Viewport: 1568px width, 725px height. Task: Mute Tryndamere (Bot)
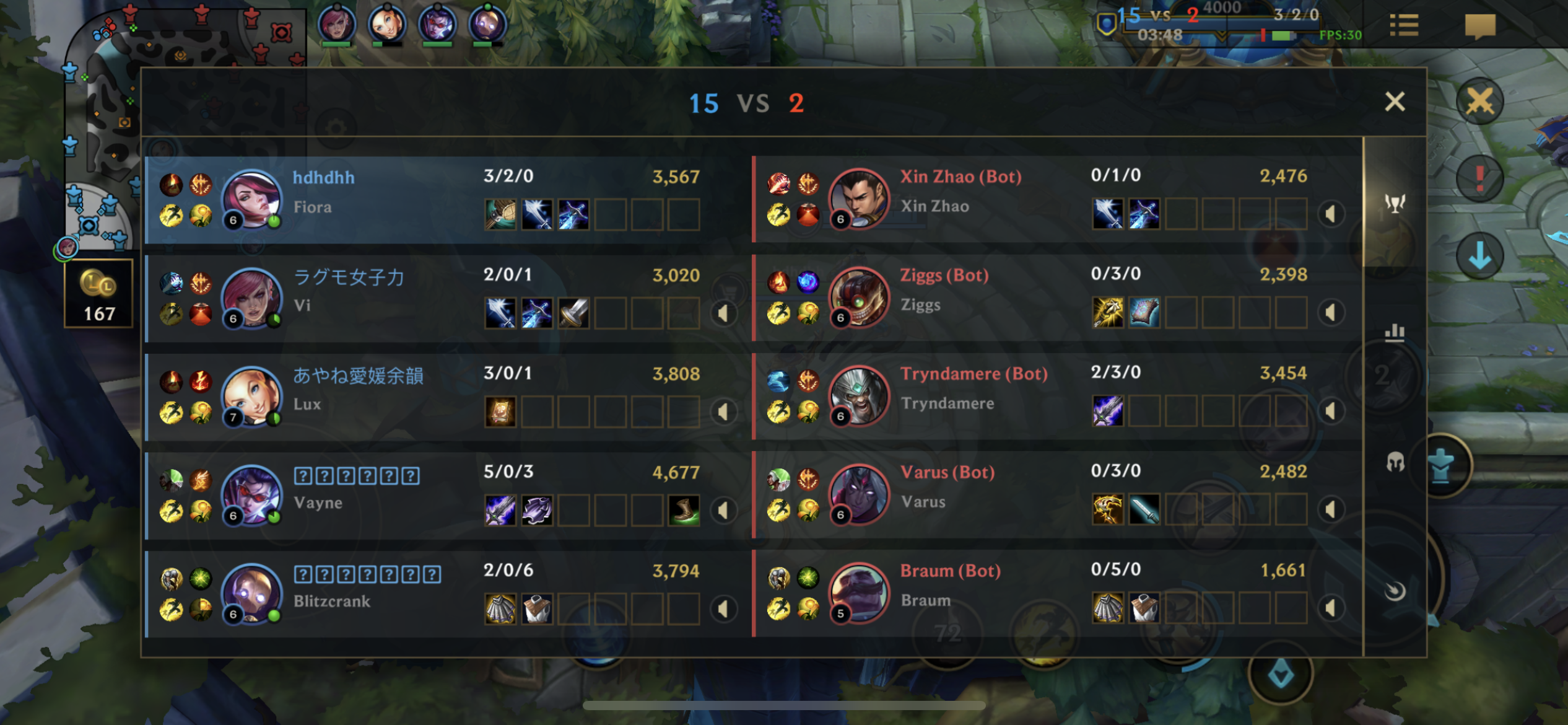coord(1330,411)
